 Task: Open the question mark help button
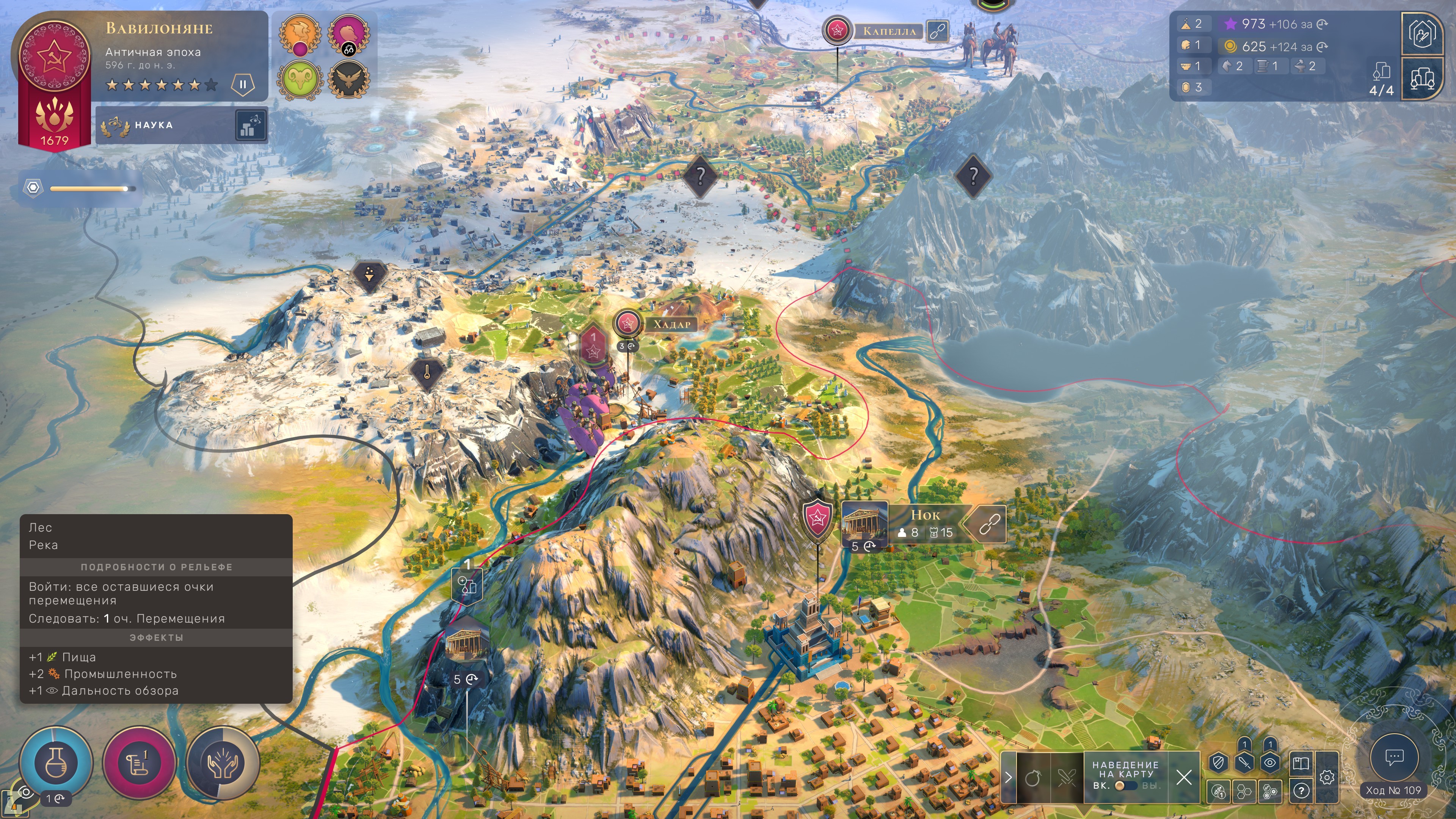pos(1301,791)
